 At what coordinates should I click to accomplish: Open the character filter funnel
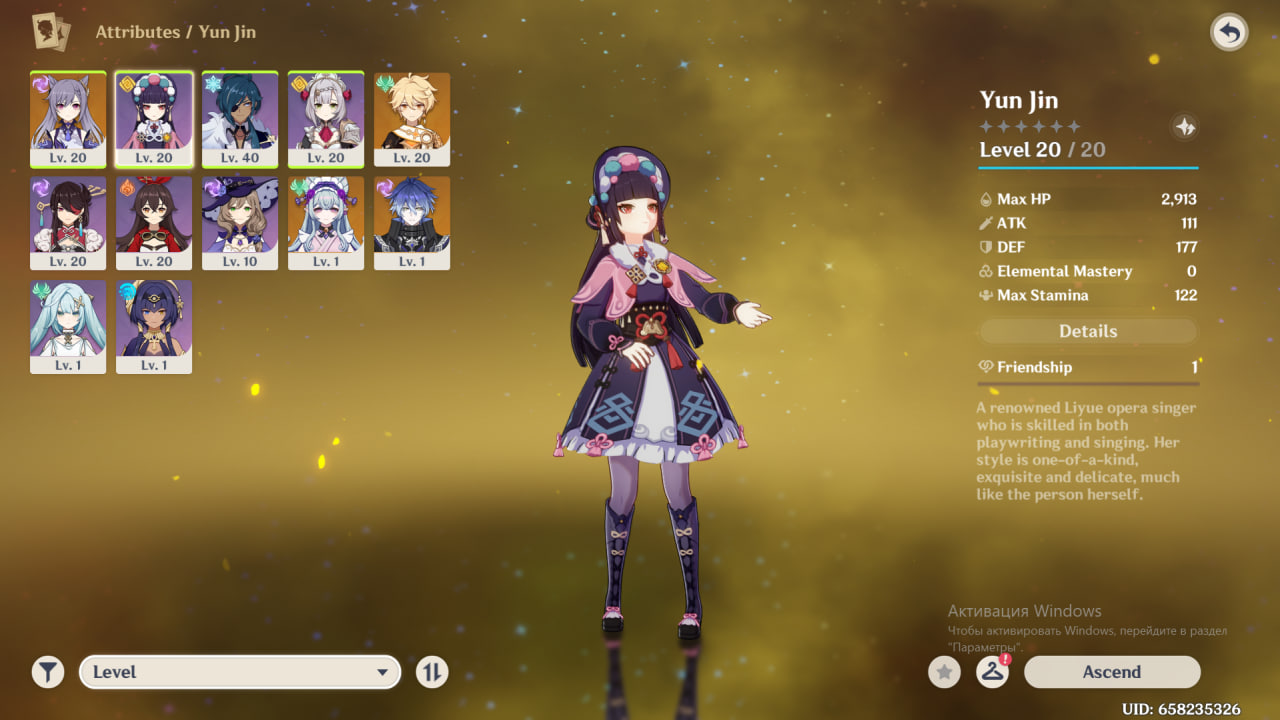tap(47, 672)
